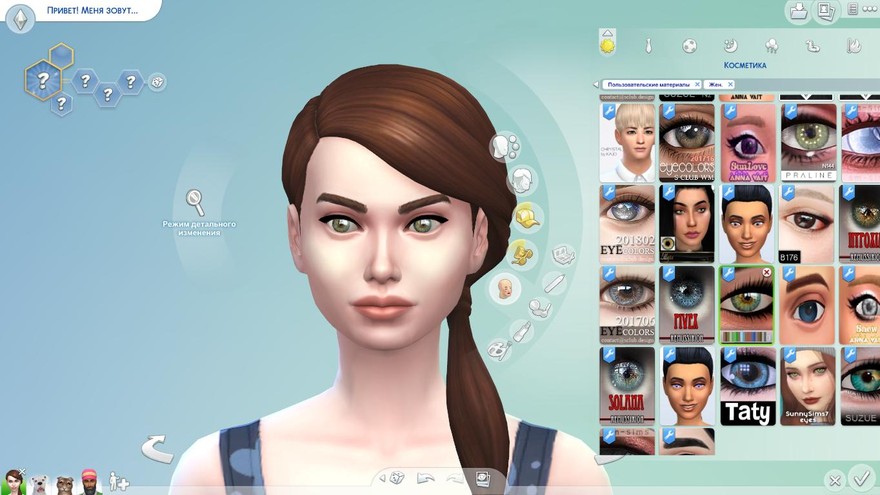Choose the Praline eye thumbnail
Image resolution: width=880 pixels, height=495 pixels.
808,141
